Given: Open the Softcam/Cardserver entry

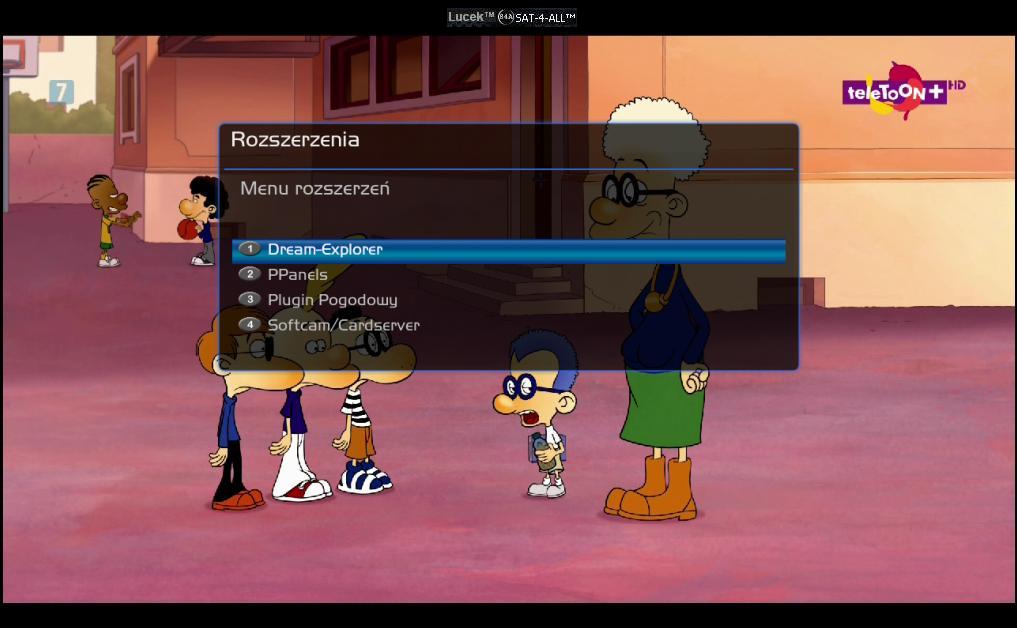Looking at the screenshot, I should 343,325.
